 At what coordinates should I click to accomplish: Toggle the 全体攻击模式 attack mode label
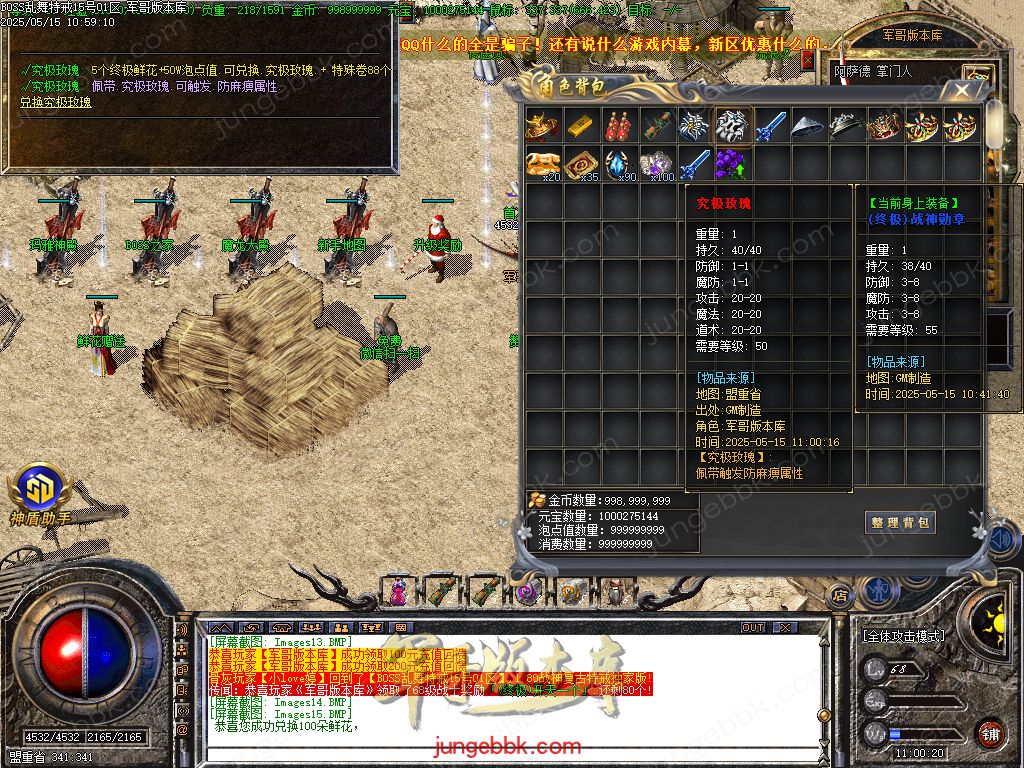click(x=903, y=636)
